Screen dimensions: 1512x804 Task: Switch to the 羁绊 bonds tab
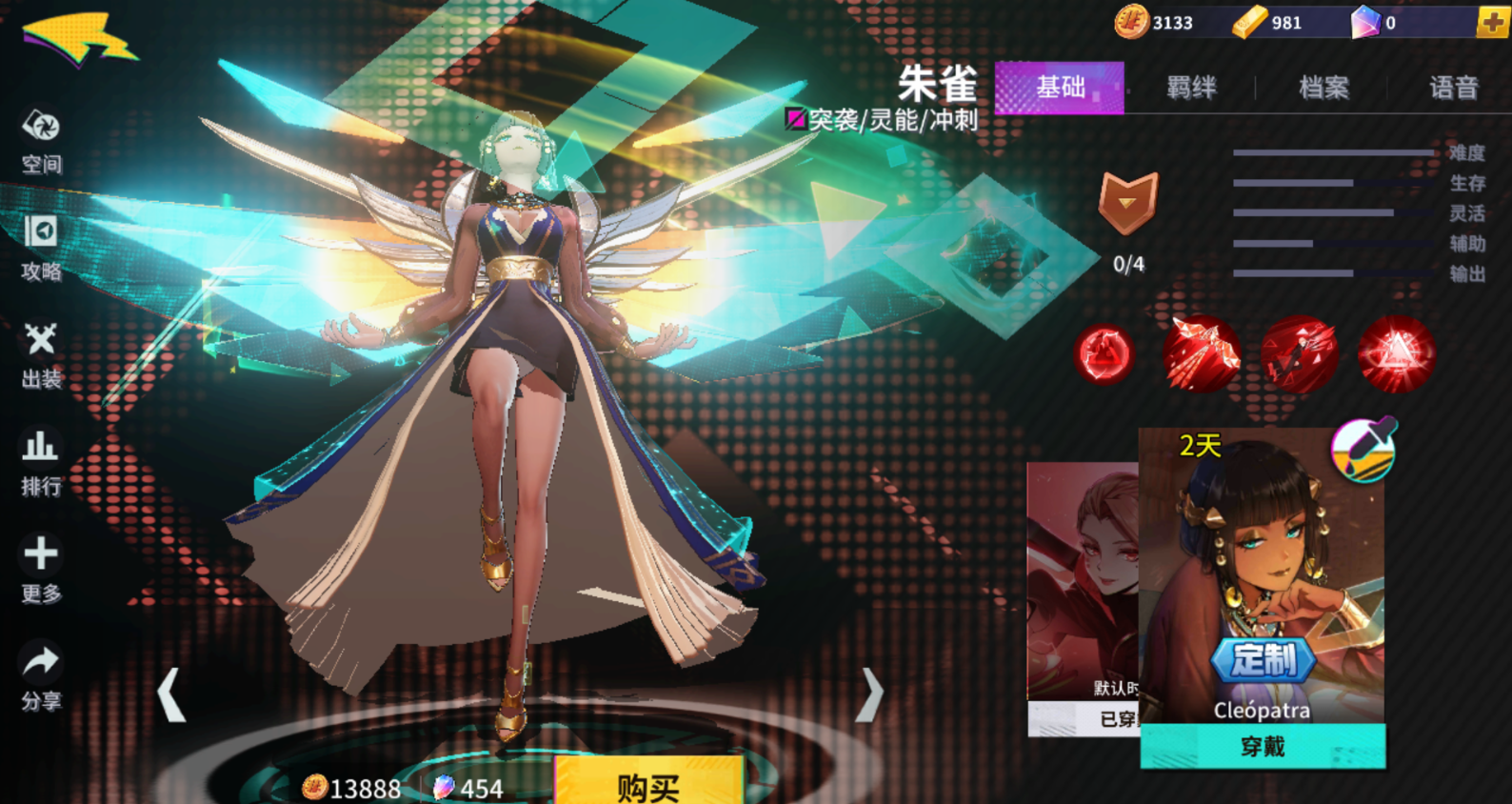[1191, 89]
